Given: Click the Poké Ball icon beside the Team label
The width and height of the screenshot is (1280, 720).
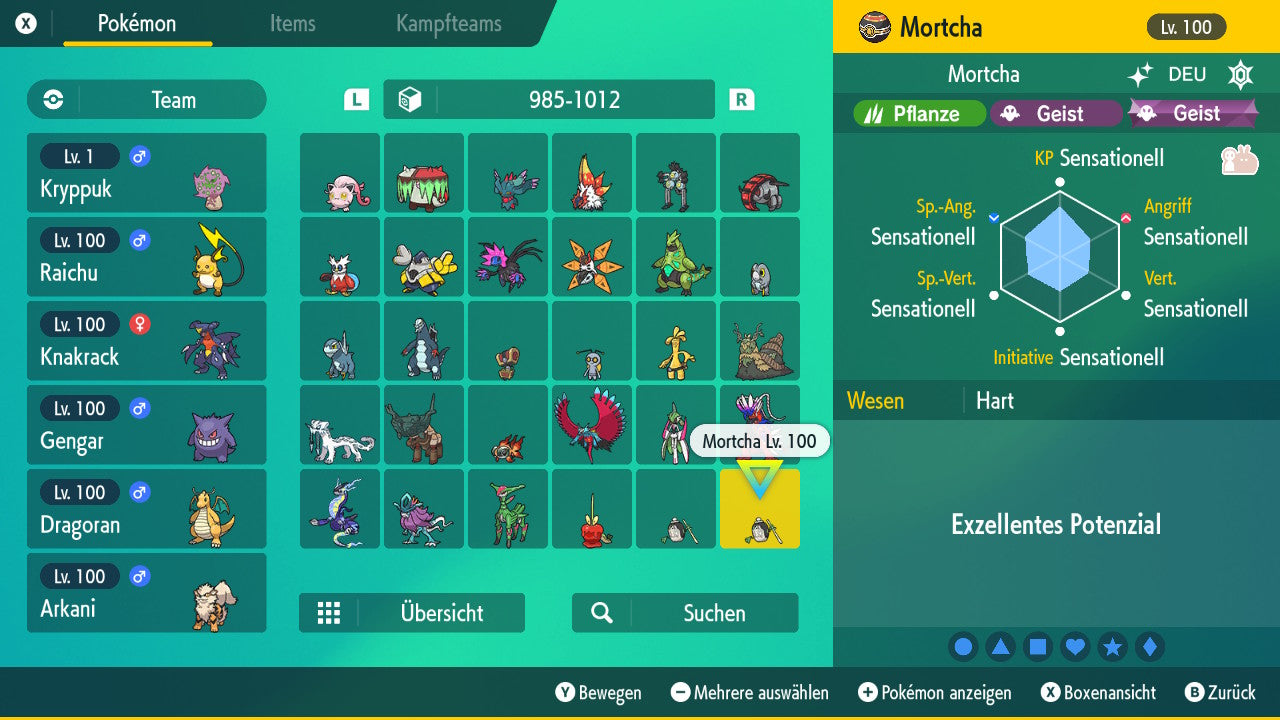Looking at the screenshot, I should pyautogui.click(x=54, y=100).
